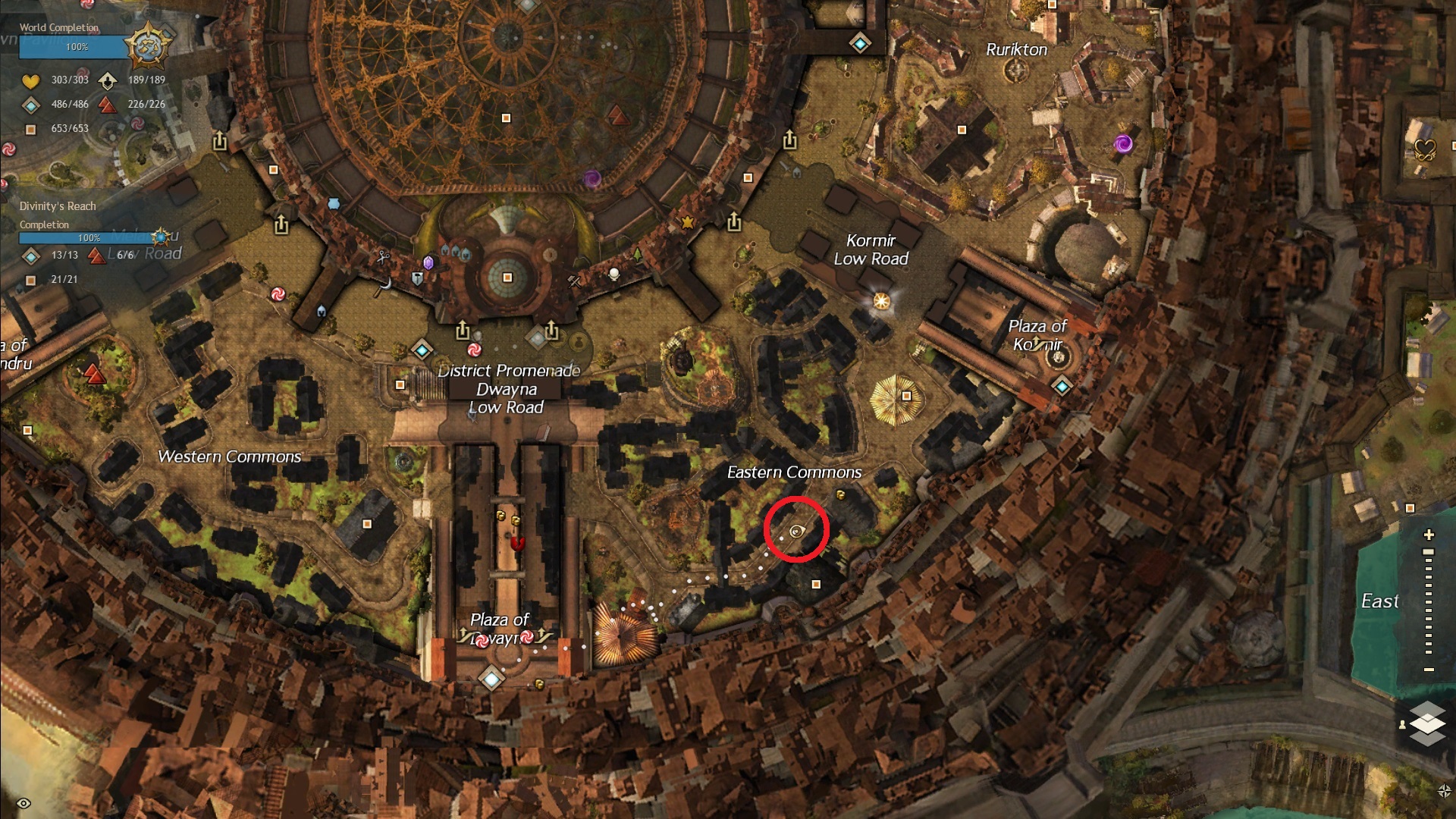The height and width of the screenshot is (819, 1456).
Task: Select the point of interest on the golden pavilion
Action: tap(906, 396)
